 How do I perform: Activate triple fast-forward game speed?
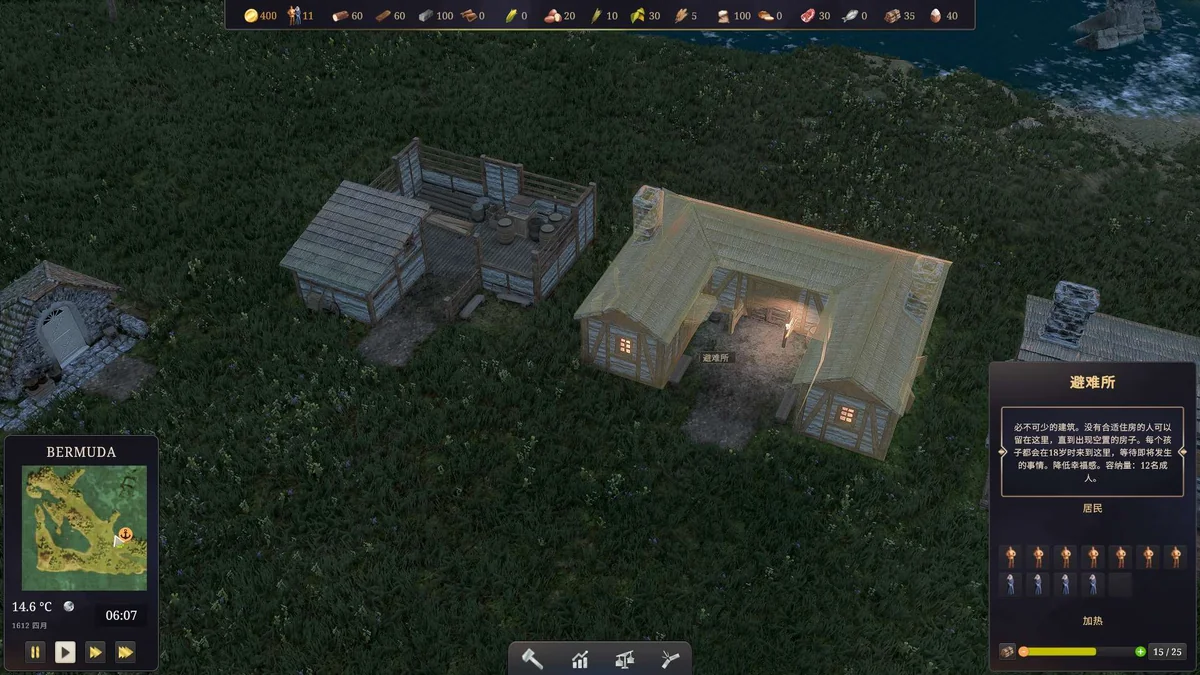[125, 652]
